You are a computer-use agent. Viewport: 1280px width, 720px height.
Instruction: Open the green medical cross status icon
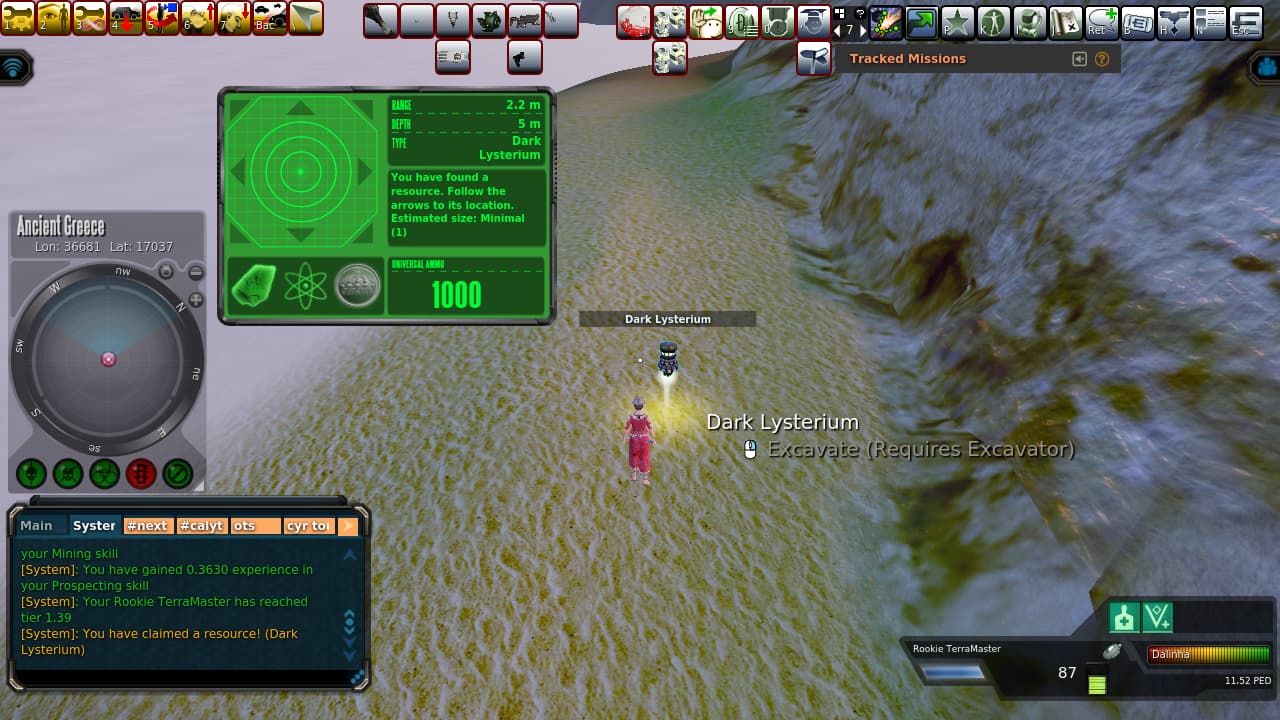coord(1124,618)
